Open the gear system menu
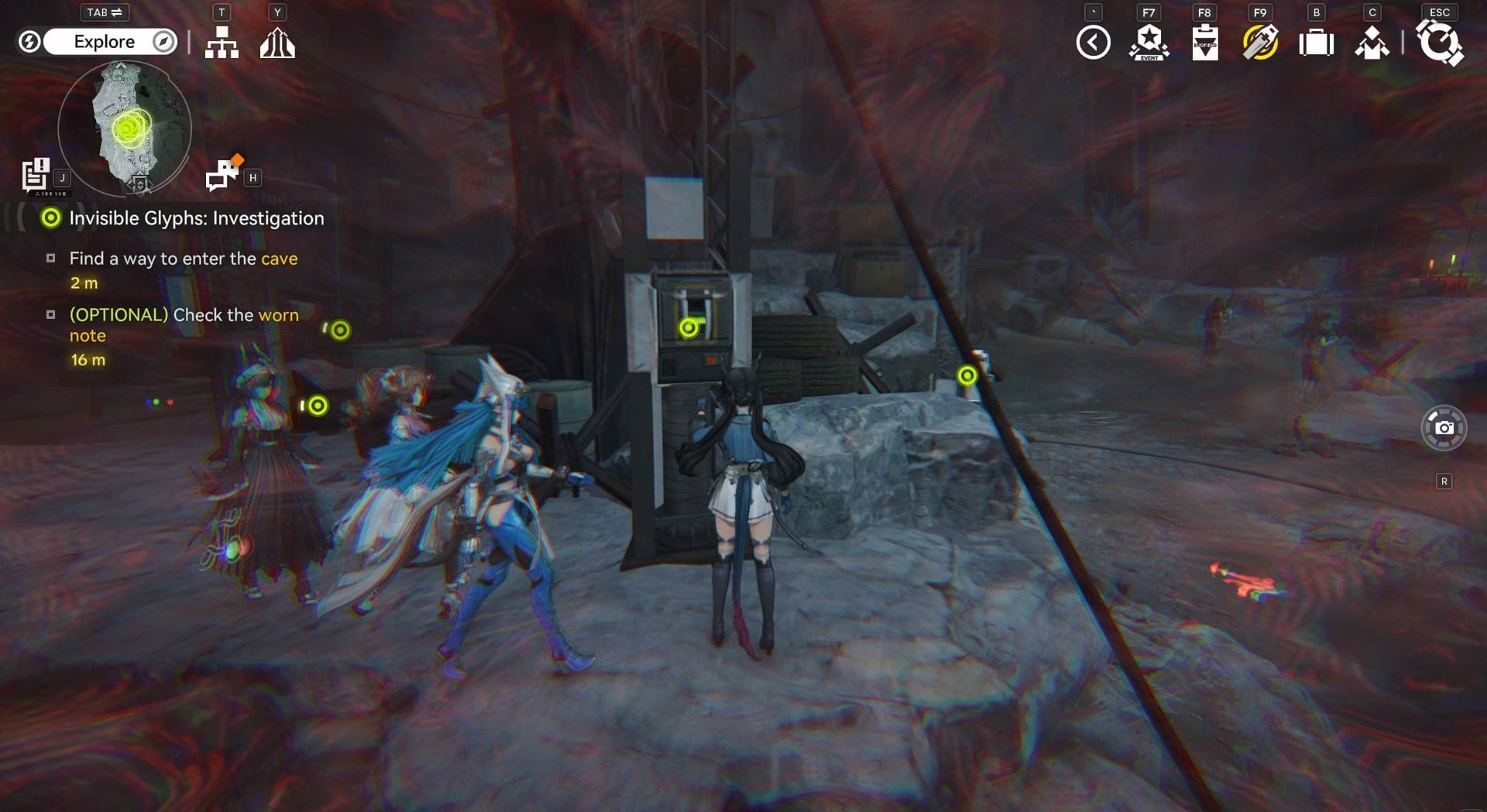 [1439, 43]
